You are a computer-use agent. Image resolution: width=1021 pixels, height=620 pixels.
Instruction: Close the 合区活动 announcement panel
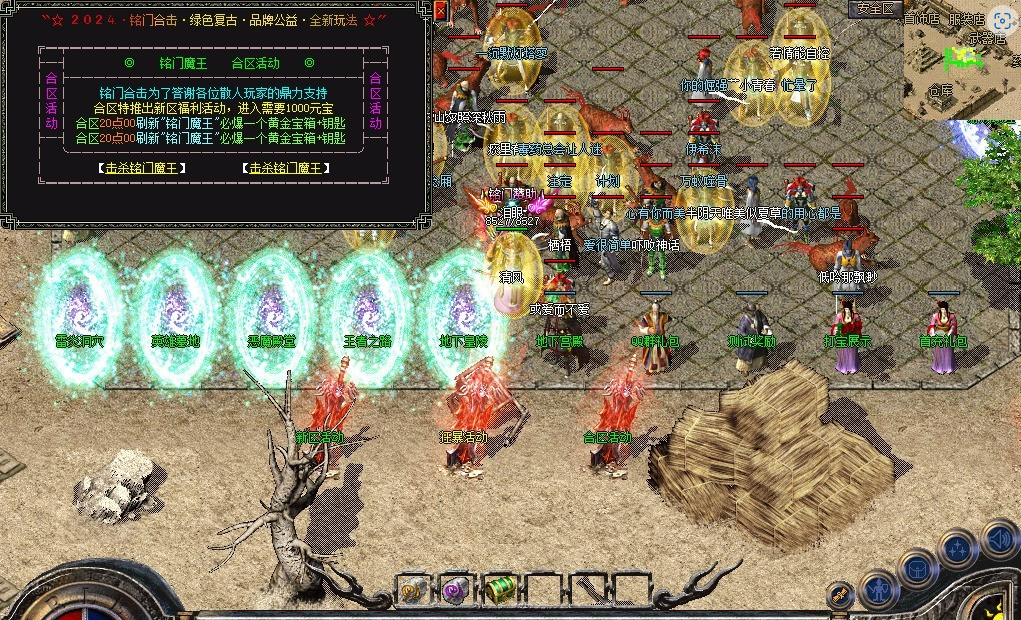(440, 11)
